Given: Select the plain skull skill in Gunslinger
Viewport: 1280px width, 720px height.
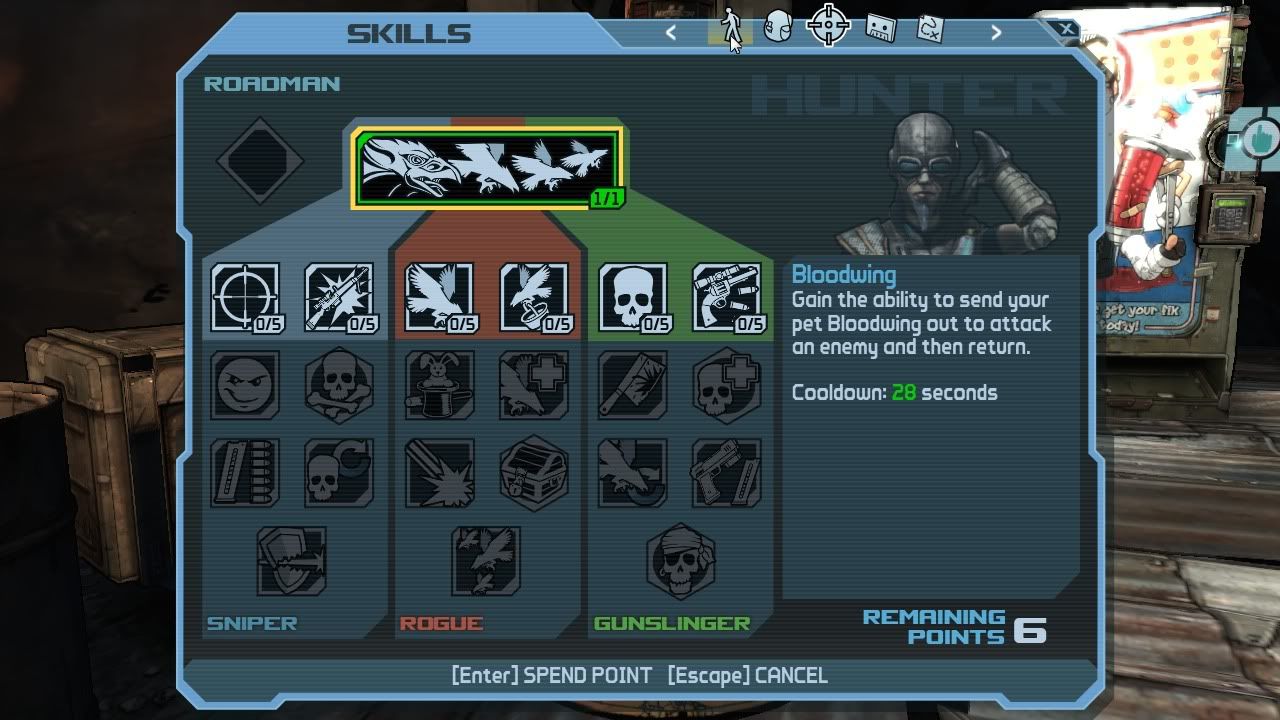Looking at the screenshot, I should [x=633, y=297].
